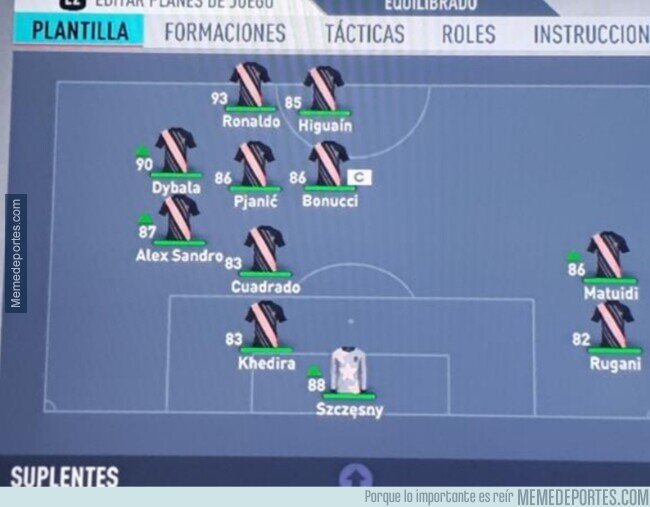Pick Dybala on the pitch
This screenshot has width=650, height=507.
pos(175,150)
